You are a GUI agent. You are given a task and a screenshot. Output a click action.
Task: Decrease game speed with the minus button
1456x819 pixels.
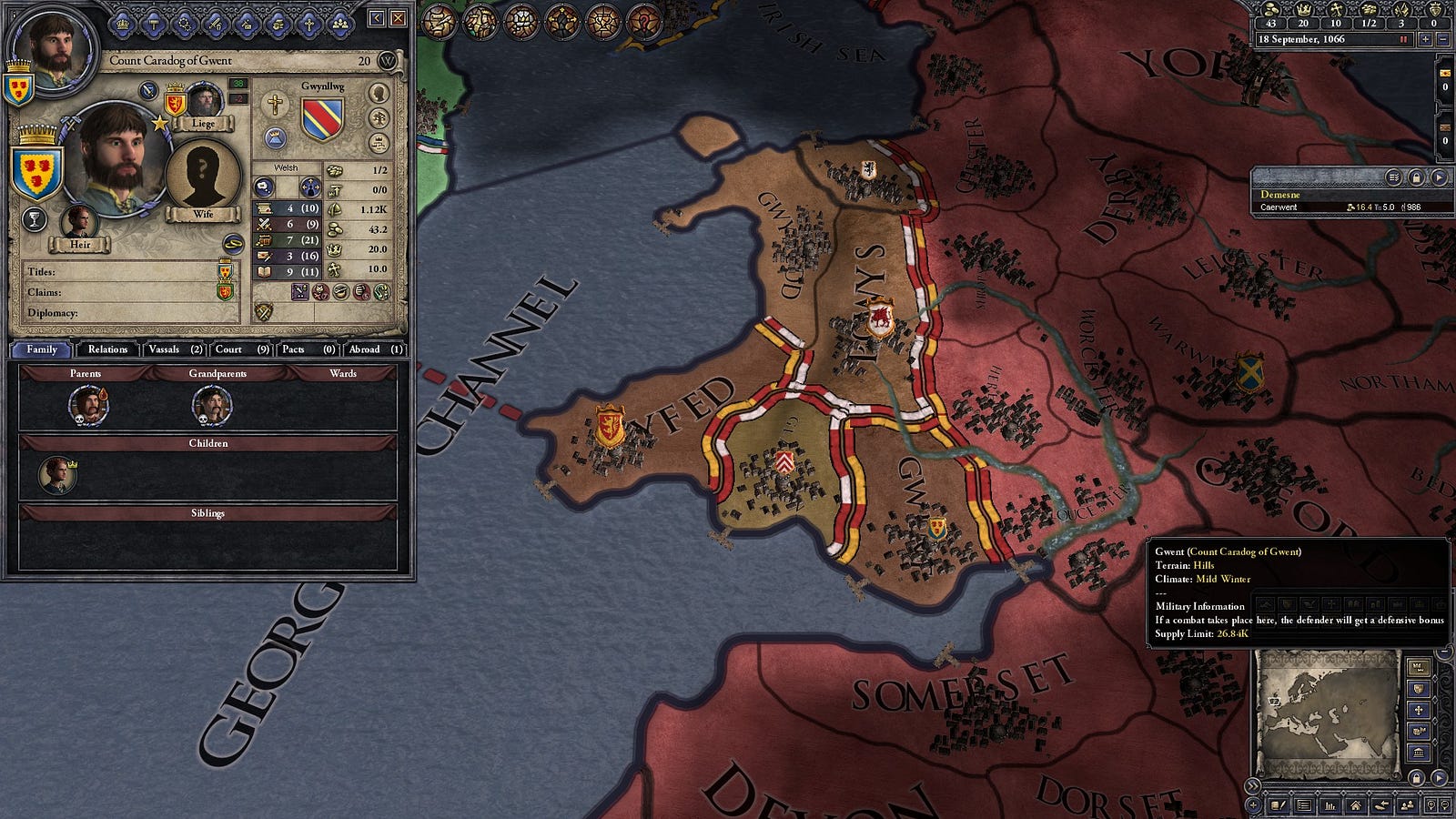coord(1442,40)
